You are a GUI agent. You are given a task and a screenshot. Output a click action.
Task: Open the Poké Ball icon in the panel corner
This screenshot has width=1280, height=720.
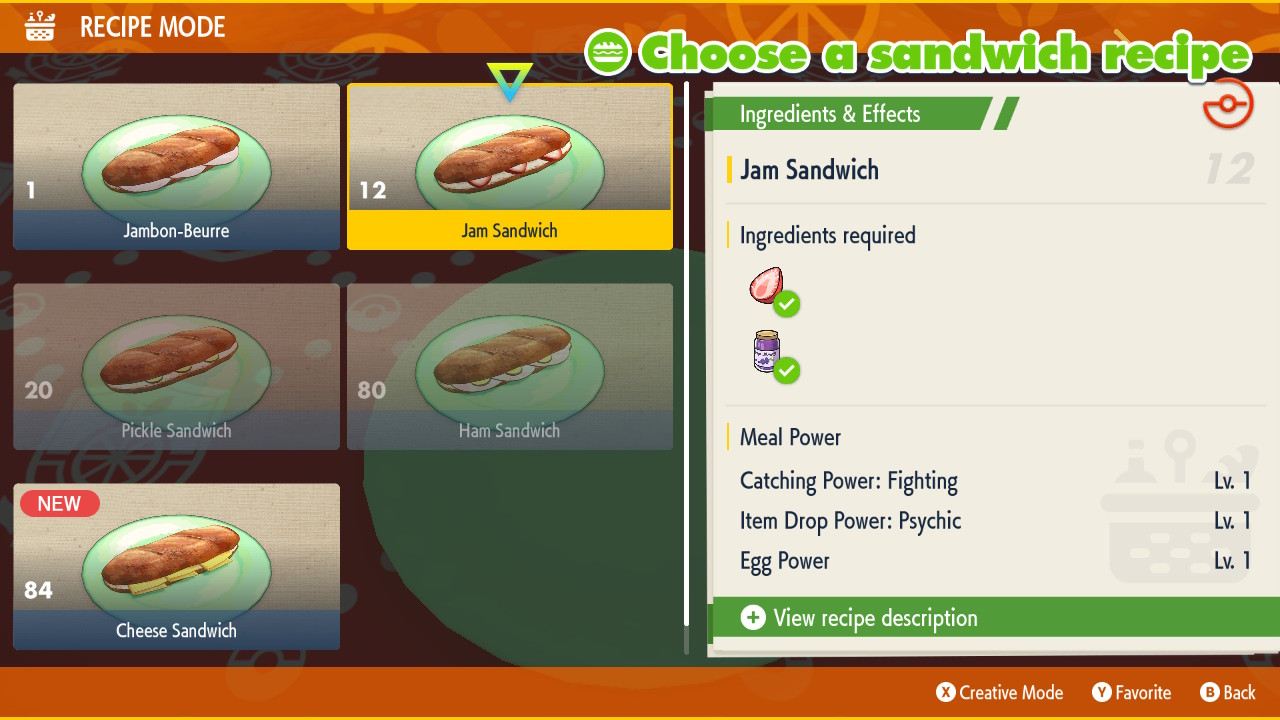(x=1228, y=103)
